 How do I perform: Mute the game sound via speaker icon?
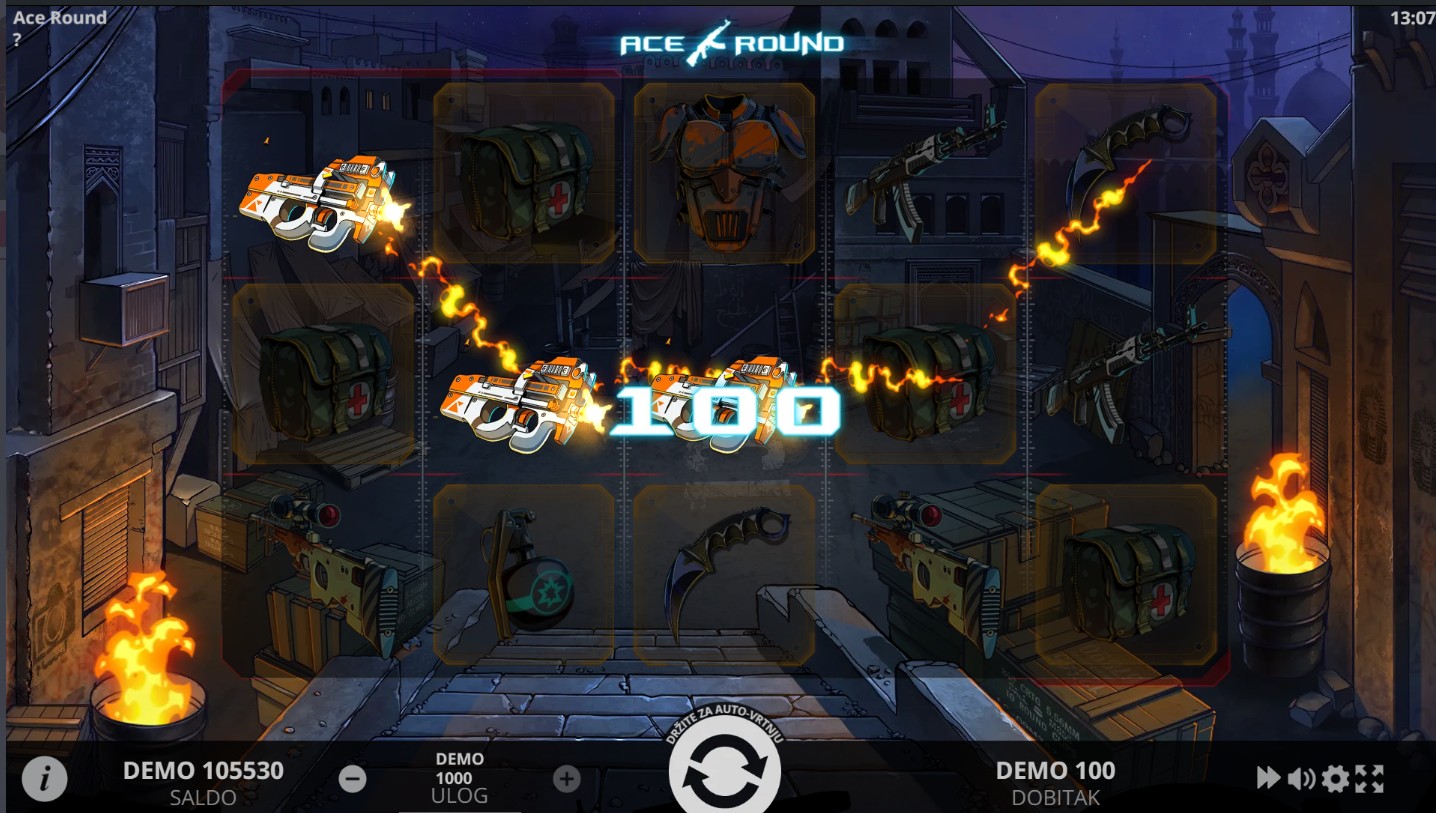click(x=1301, y=778)
